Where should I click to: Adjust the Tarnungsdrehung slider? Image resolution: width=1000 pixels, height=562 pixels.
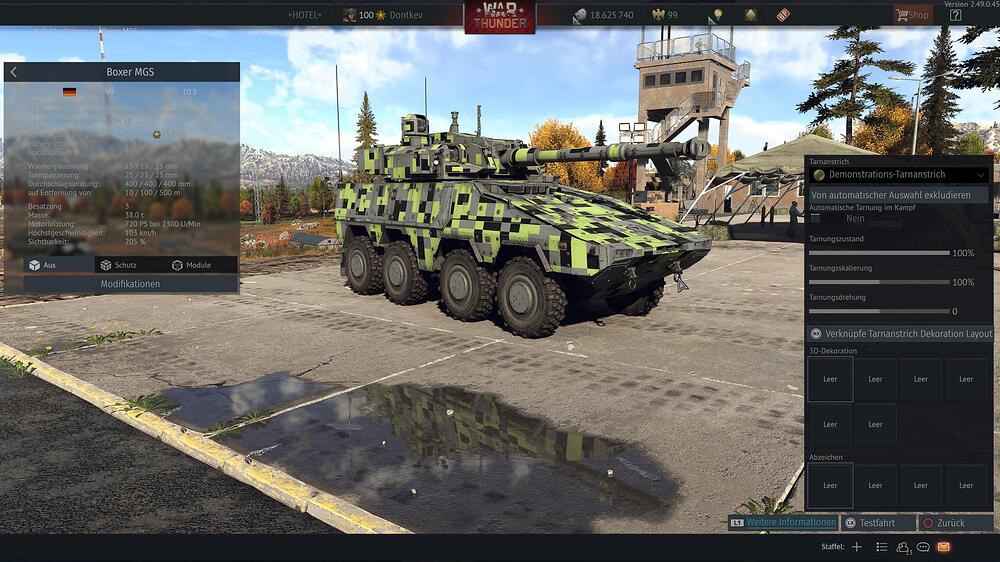pos(880,311)
